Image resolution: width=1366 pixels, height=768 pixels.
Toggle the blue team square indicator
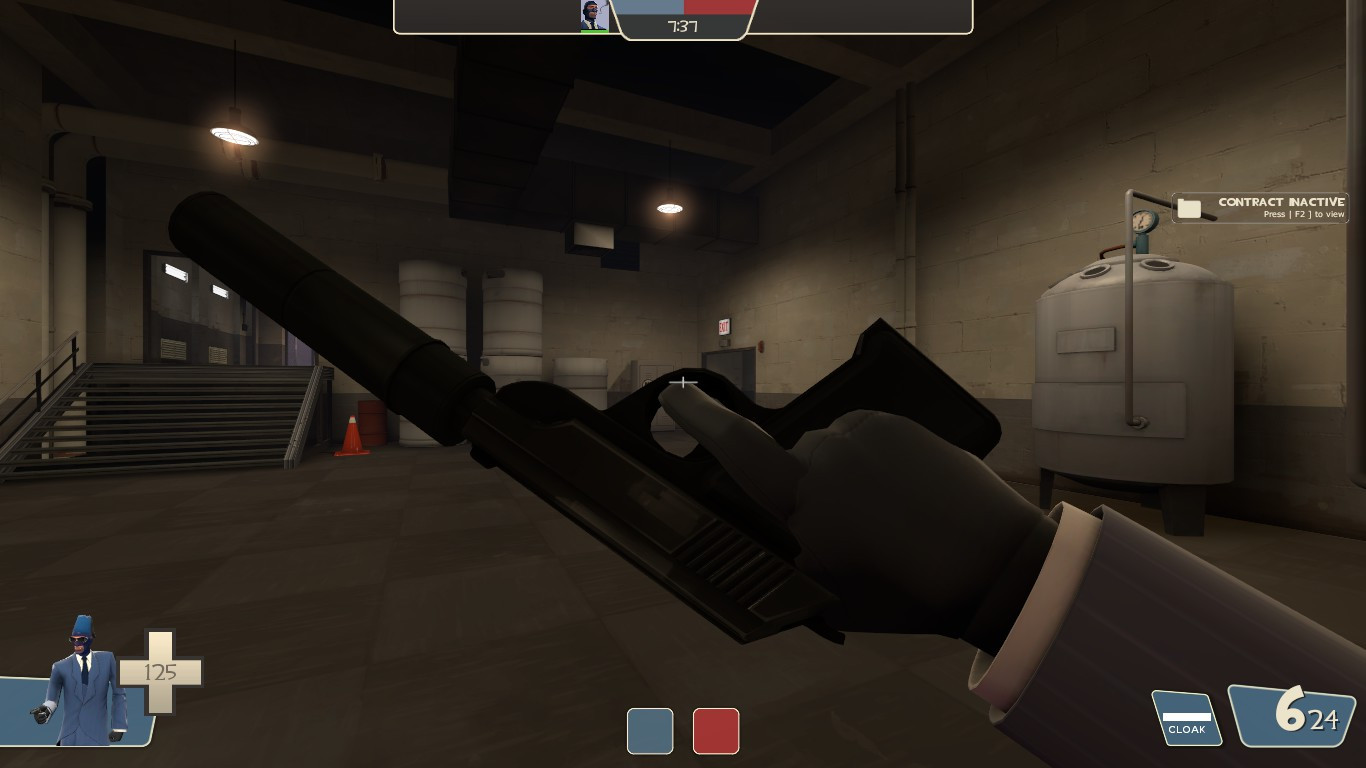[650, 732]
